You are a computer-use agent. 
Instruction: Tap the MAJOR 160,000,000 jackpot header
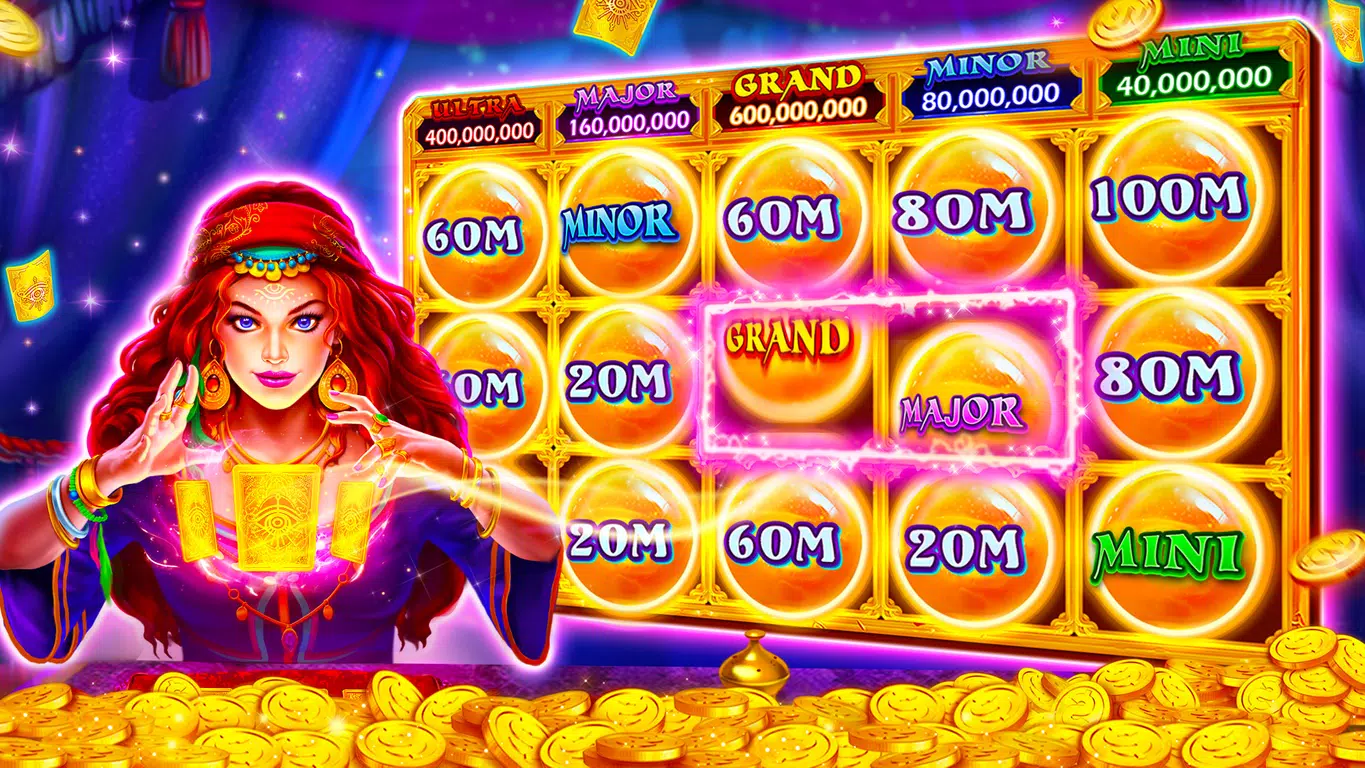click(x=630, y=110)
